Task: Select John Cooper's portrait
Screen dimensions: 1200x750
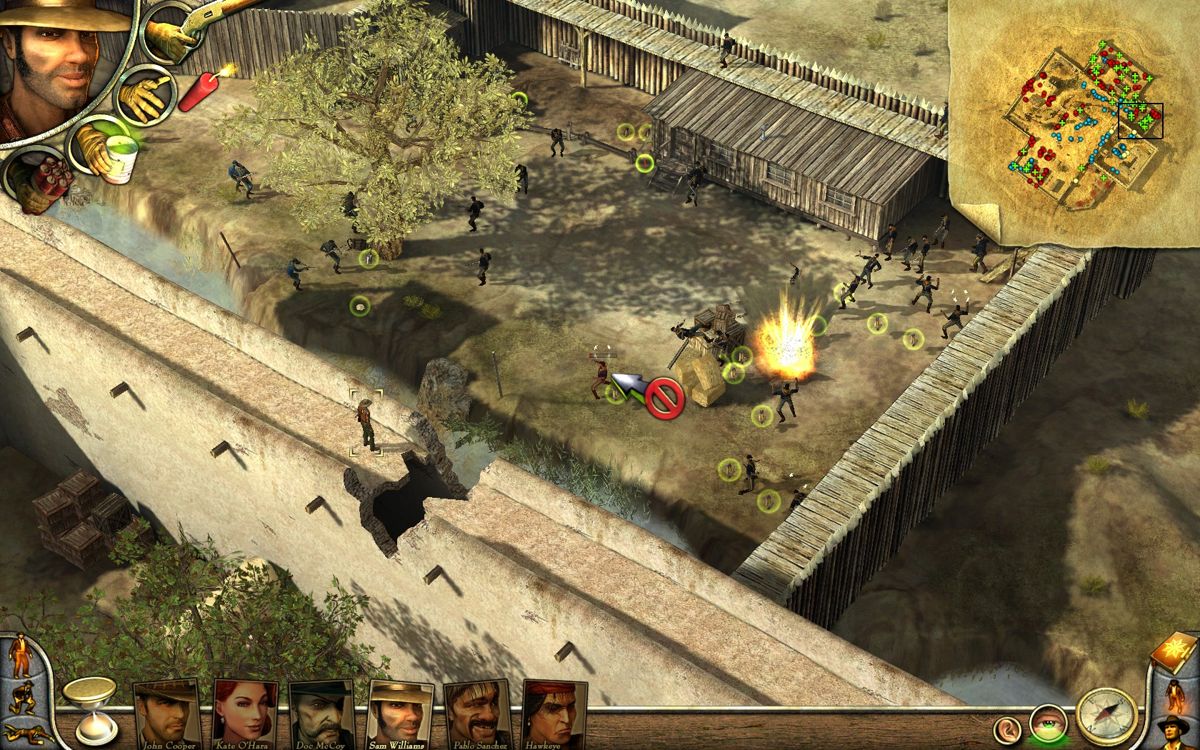Action: pyautogui.click(x=167, y=713)
